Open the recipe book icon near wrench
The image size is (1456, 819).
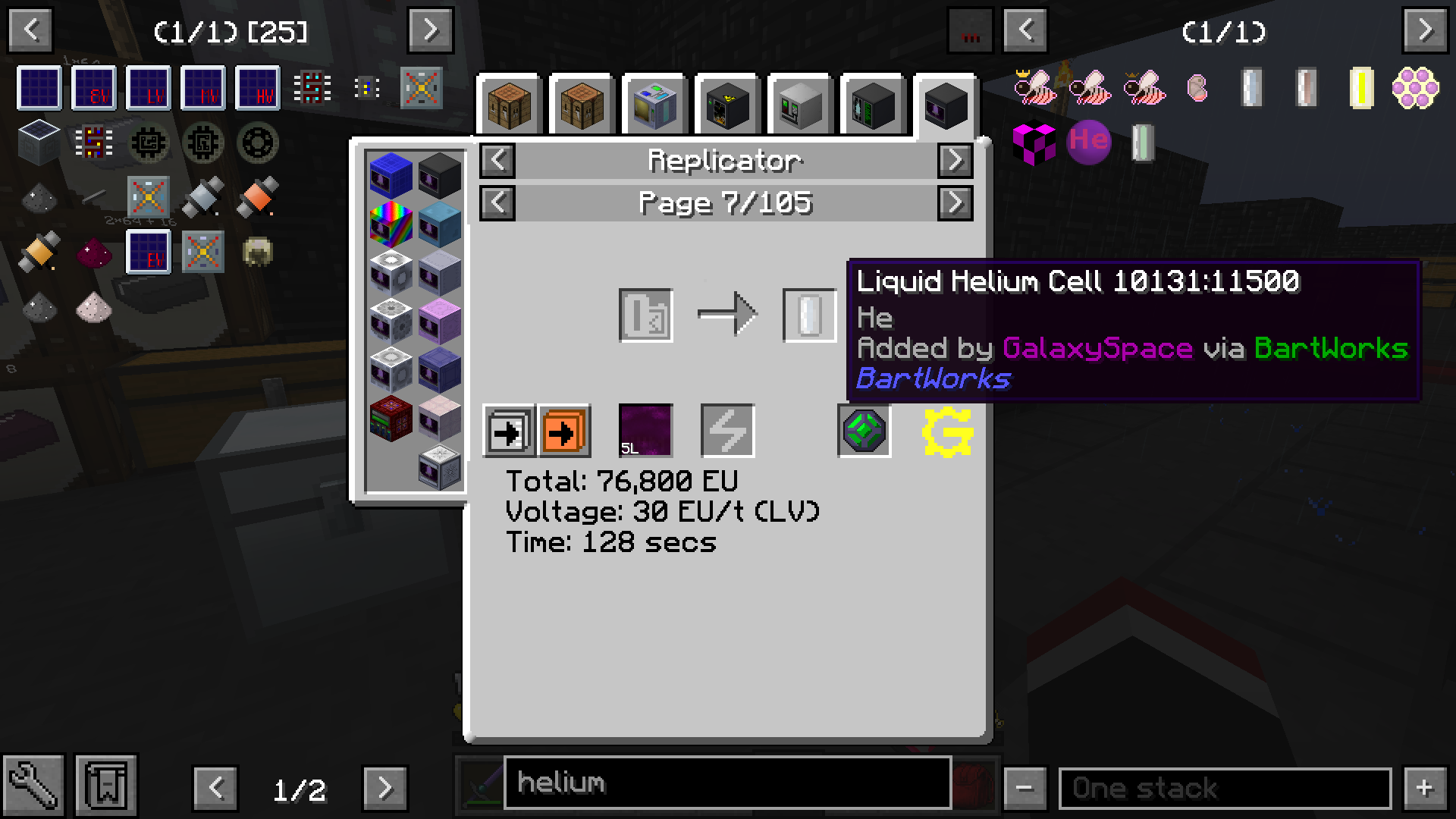[x=106, y=784]
